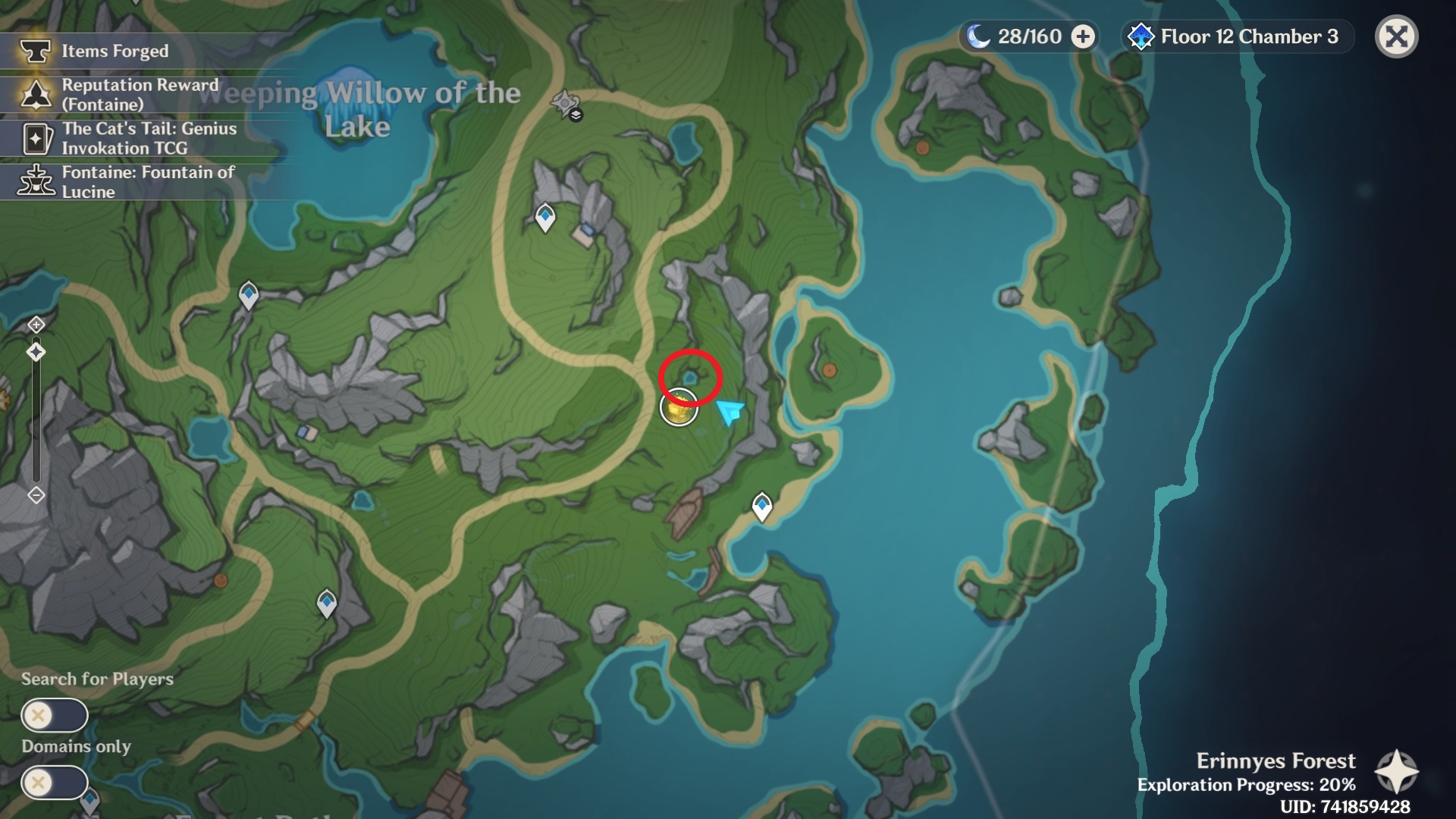Select the Items Forged reminder

(114, 52)
